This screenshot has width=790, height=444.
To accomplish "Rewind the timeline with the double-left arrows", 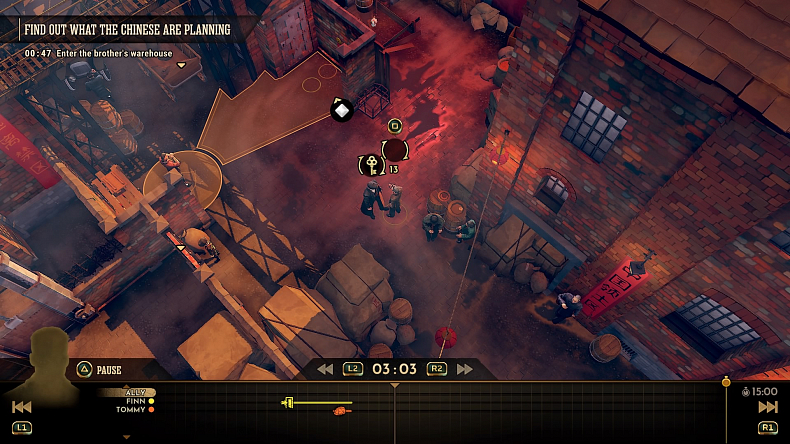I will coord(325,369).
